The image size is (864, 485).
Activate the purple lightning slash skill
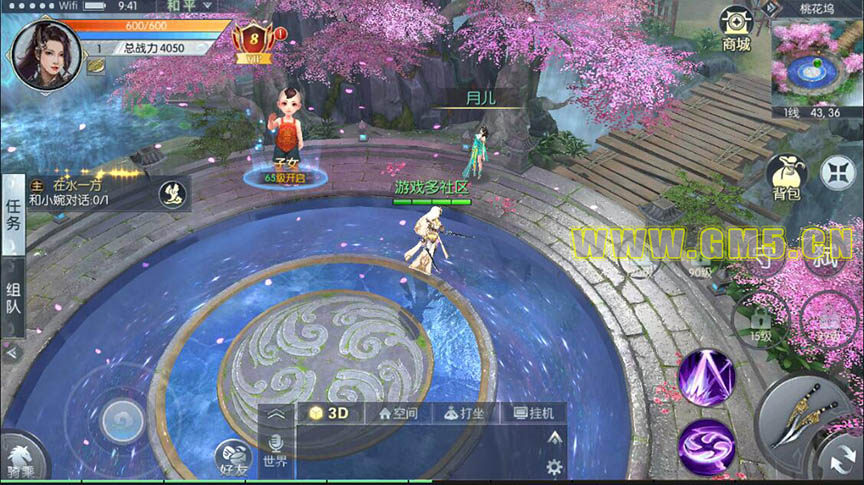[706, 377]
